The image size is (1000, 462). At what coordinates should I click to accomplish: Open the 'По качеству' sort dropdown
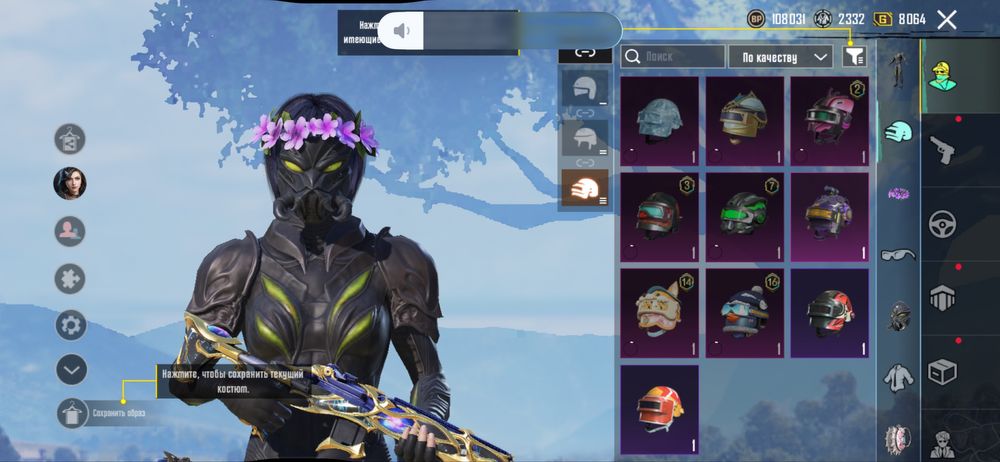click(x=781, y=57)
